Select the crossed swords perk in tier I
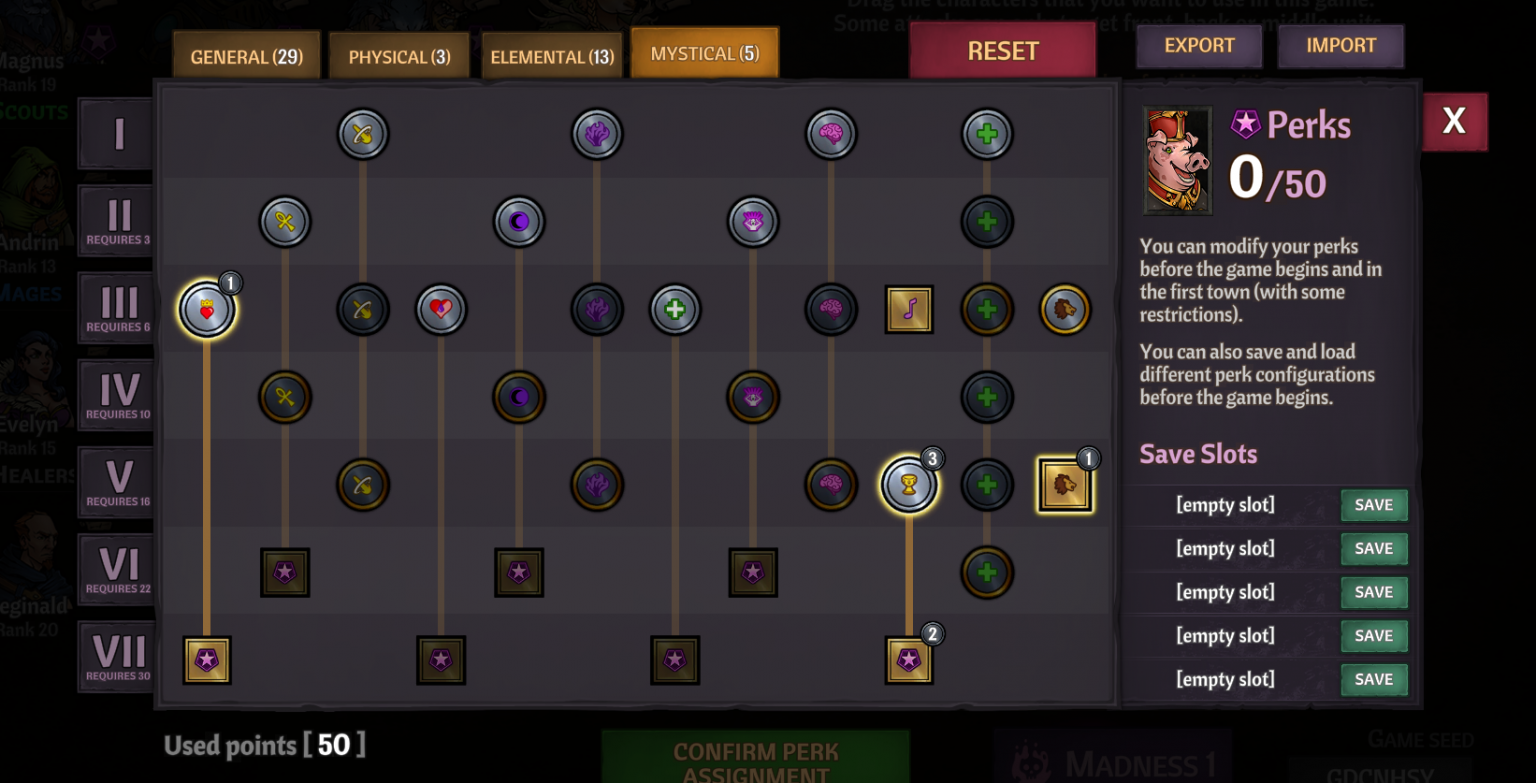Image resolution: width=1536 pixels, height=783 pixels. click(x=363, y=133)
